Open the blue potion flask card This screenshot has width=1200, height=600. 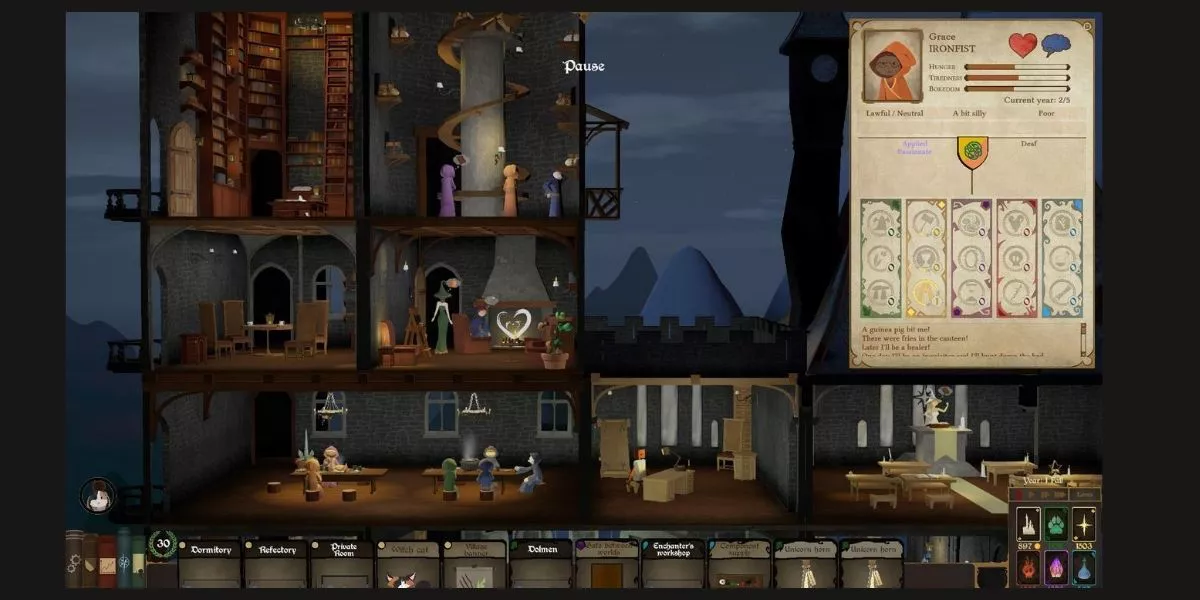point(1083,569)
